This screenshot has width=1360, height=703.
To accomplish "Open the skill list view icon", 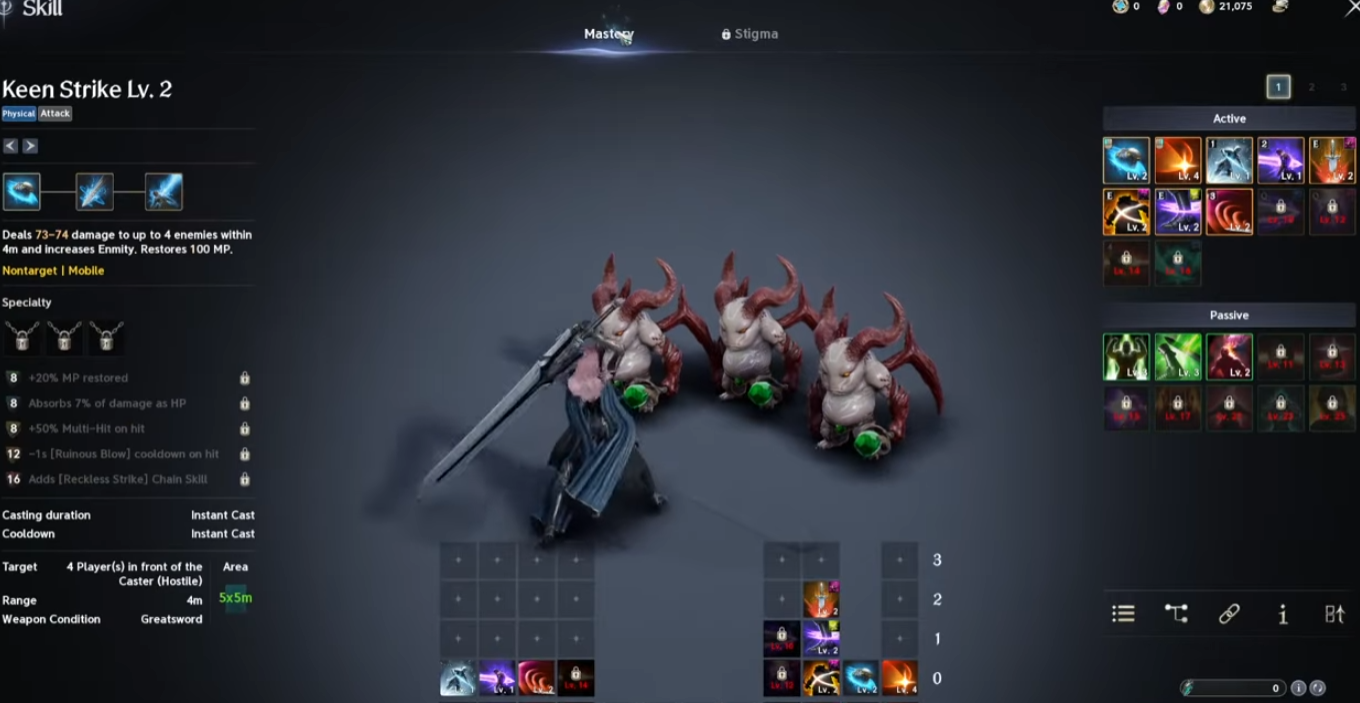I will point(1123,614).
